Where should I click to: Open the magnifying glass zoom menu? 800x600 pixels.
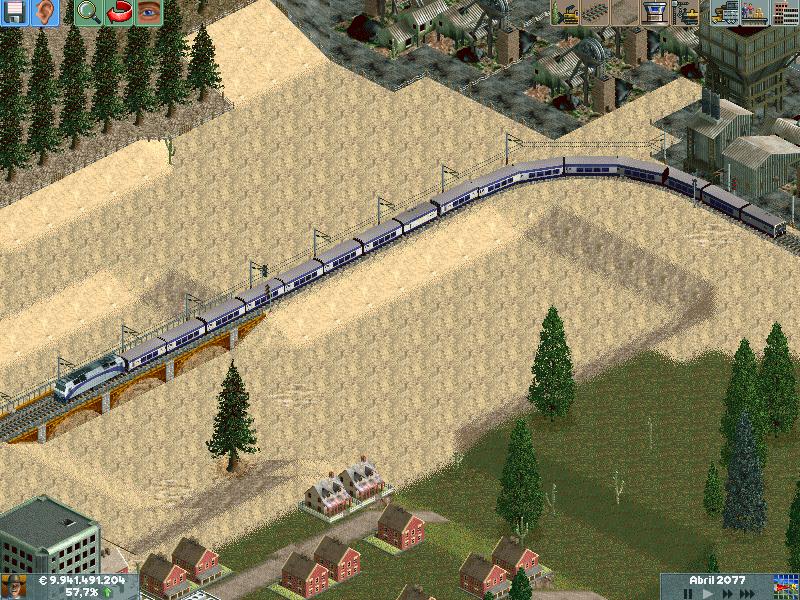[x=88, y=13]
